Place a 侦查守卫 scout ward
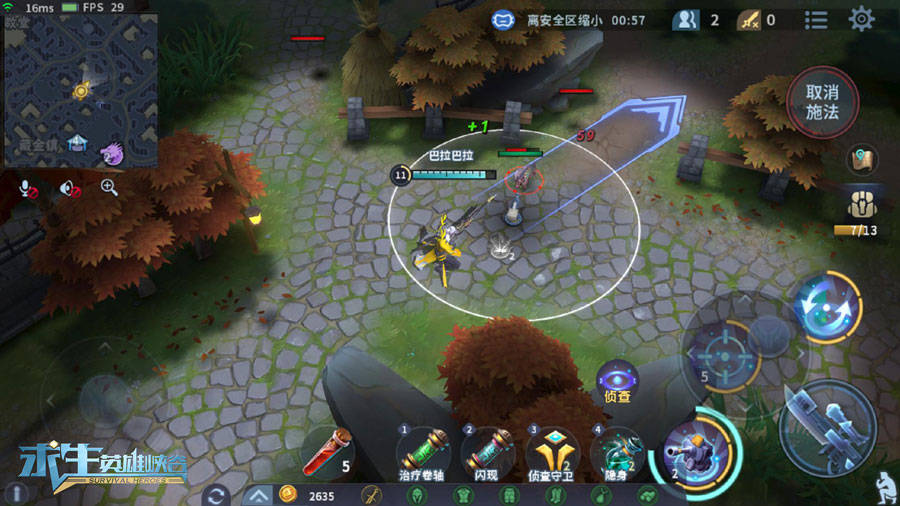 (x=552, y=450)
